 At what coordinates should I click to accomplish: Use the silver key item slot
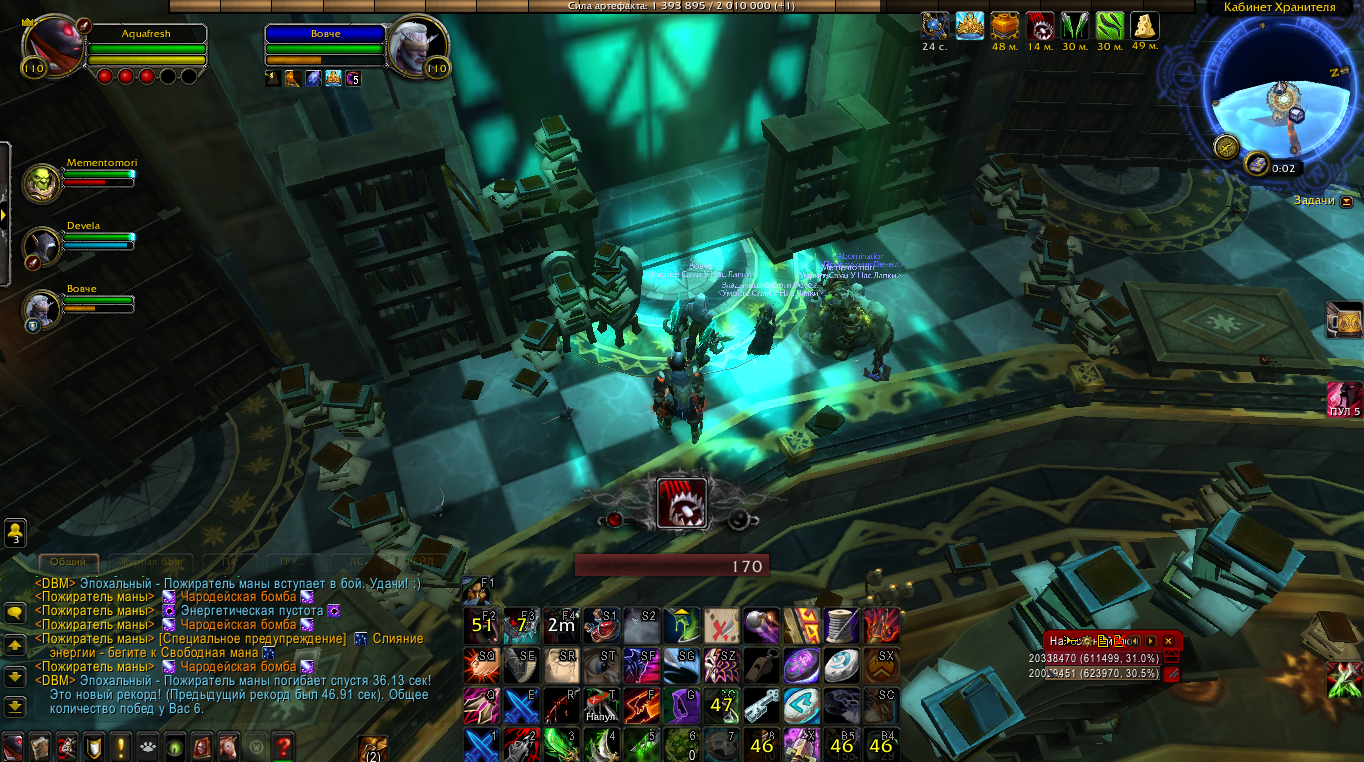(x=761, y=705)
